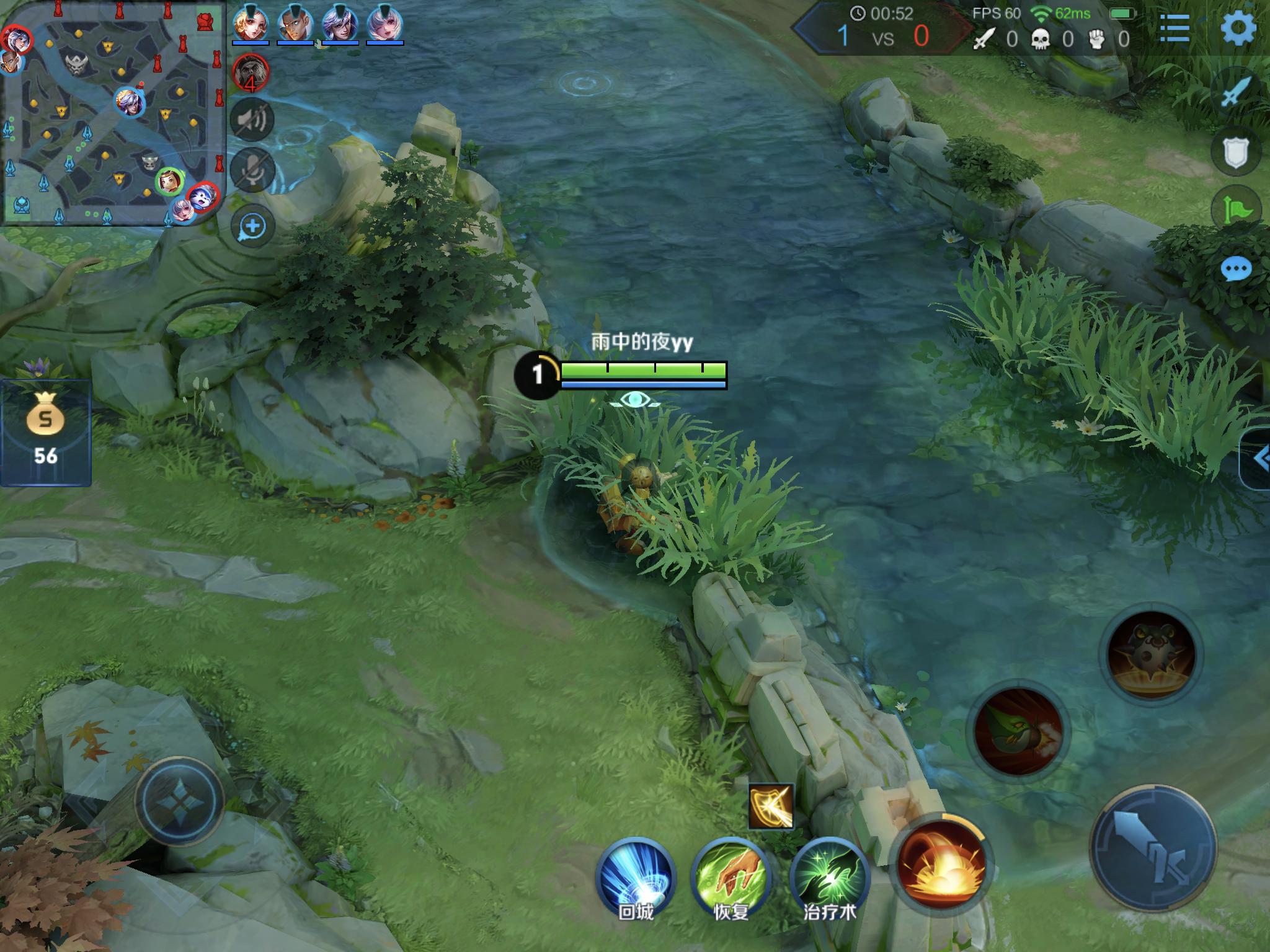Open the quick signal plus button
Image resolution: width=1270 pixels, height=952 pixels.
click(252, 226)
